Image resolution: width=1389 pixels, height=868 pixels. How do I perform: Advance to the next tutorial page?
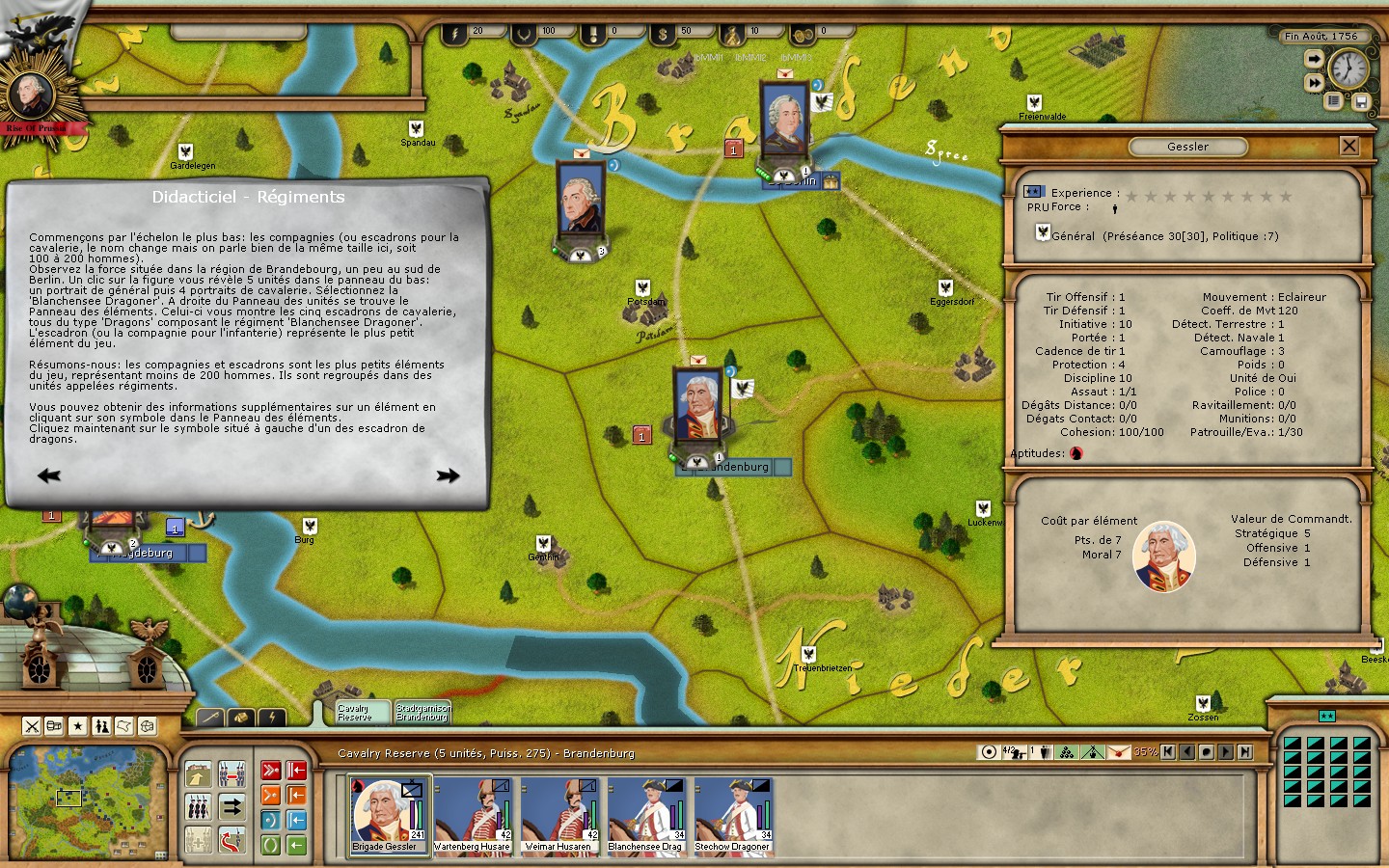(448, 475)
